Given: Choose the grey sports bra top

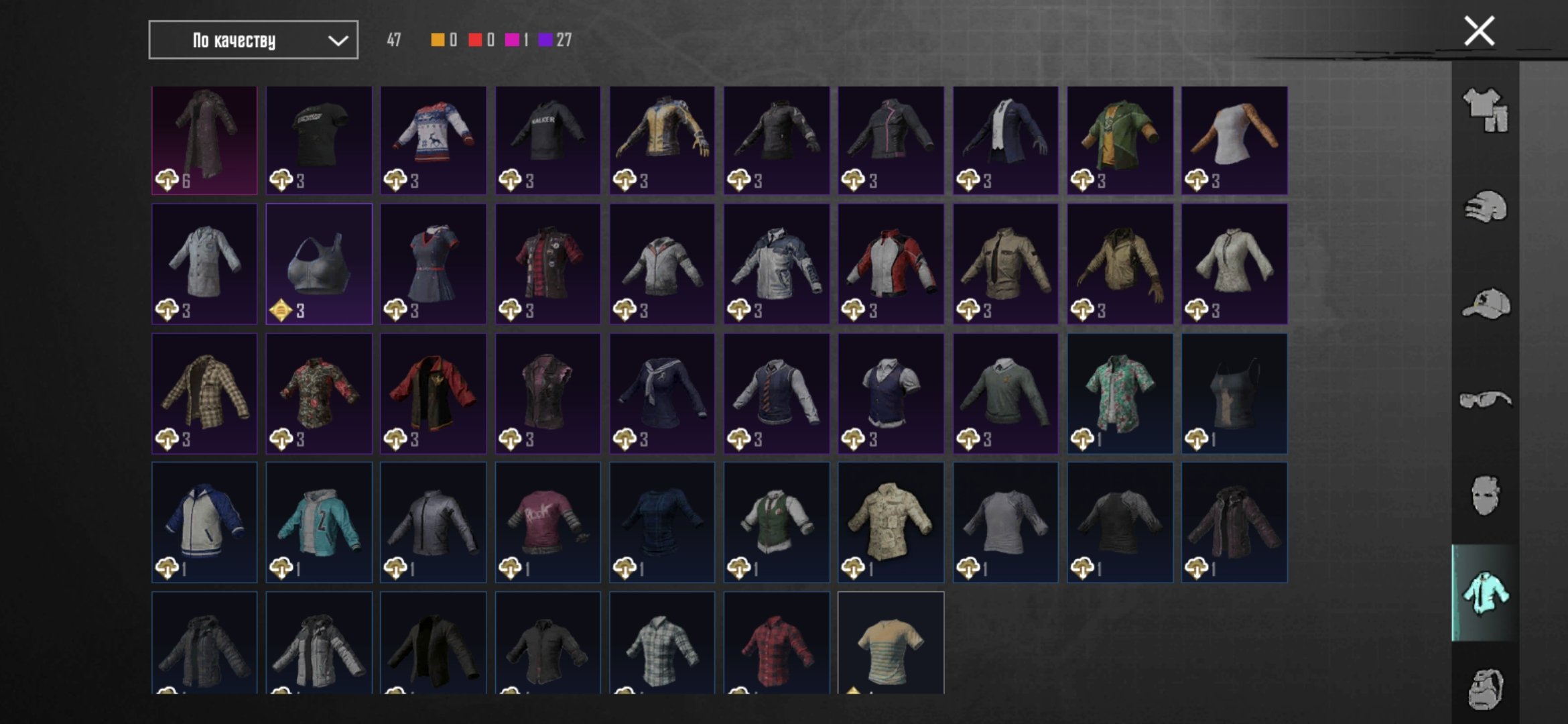Looking at the screenshot, I should coord(319,264).
